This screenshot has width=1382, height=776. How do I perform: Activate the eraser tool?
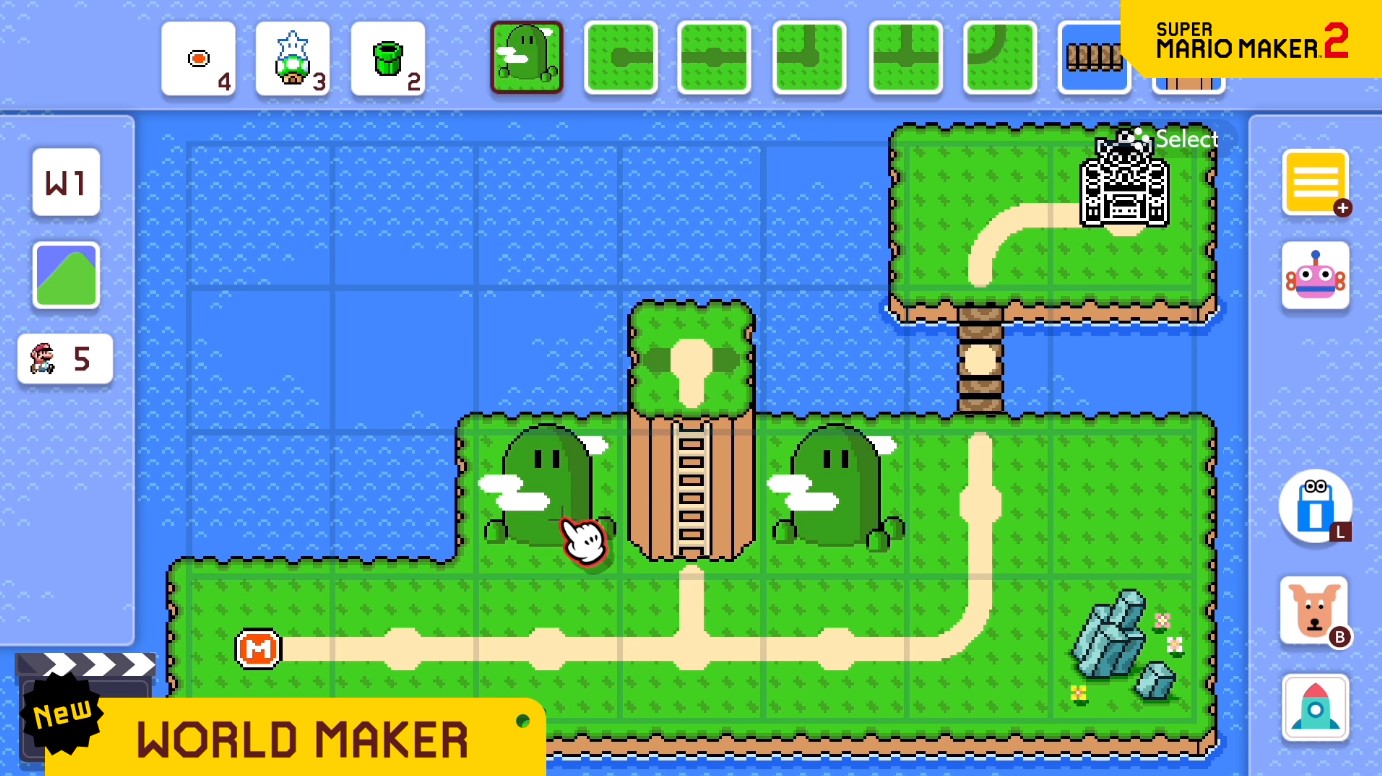tap(1315, 506)
